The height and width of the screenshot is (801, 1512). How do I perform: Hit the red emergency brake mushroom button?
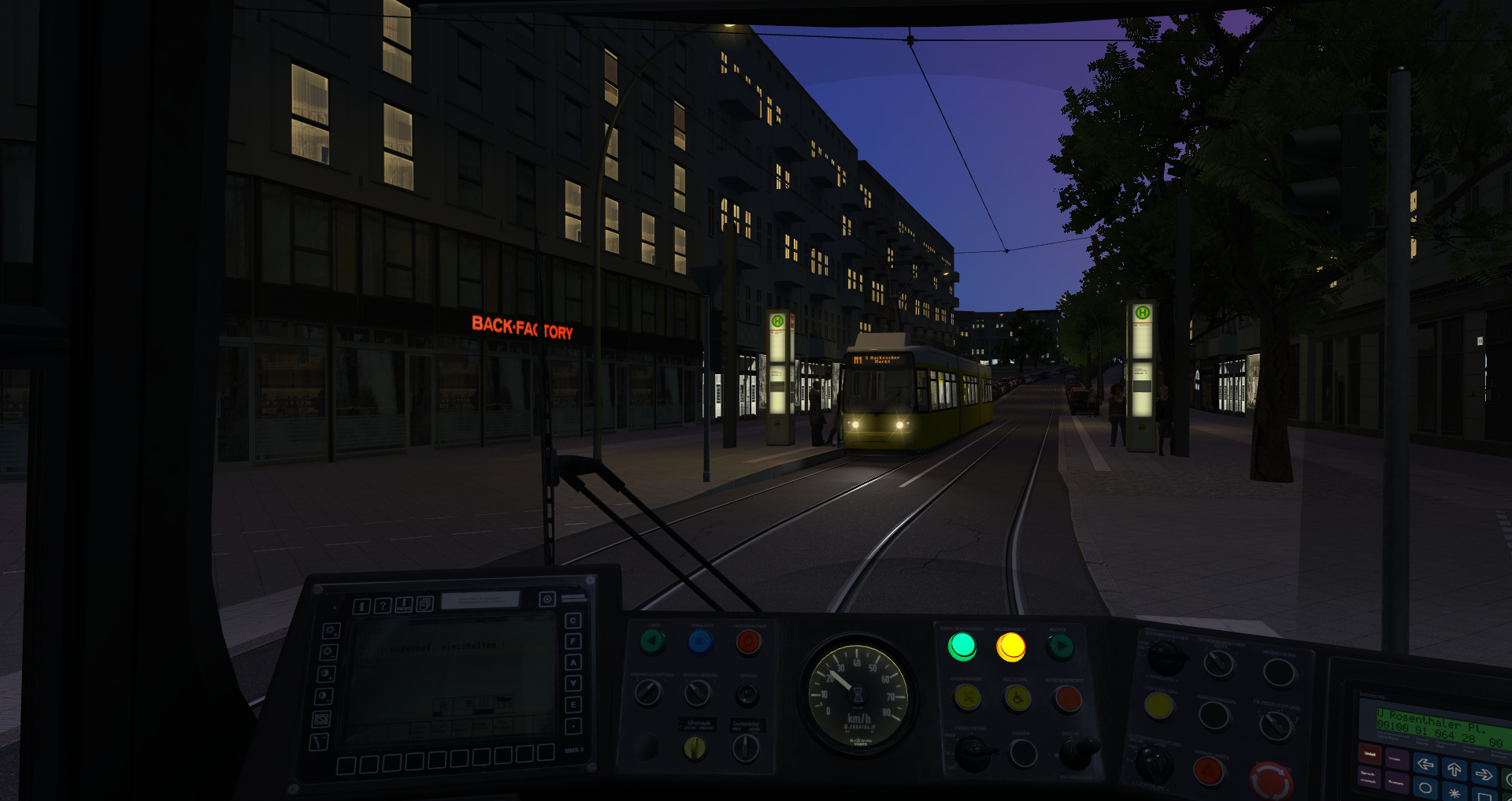(x=1270, y=780)
